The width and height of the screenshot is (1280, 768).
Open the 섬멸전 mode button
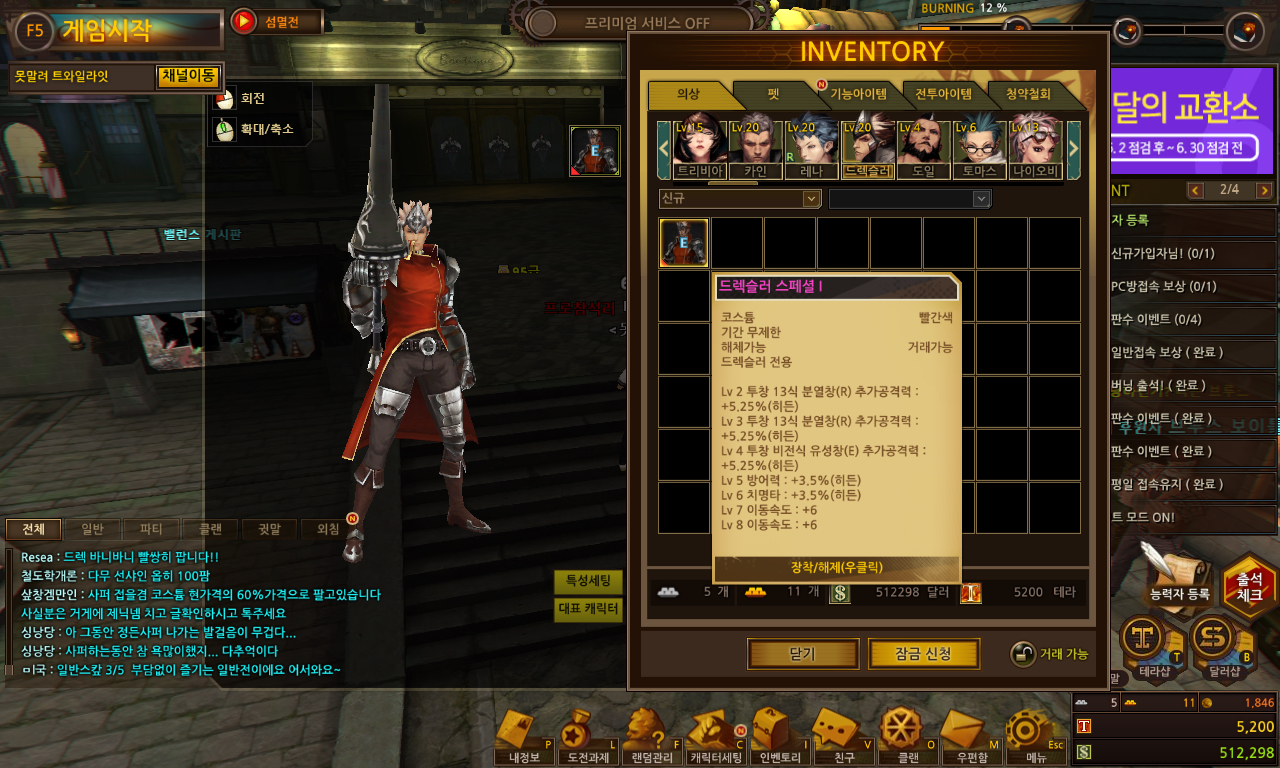click(277, 21)
